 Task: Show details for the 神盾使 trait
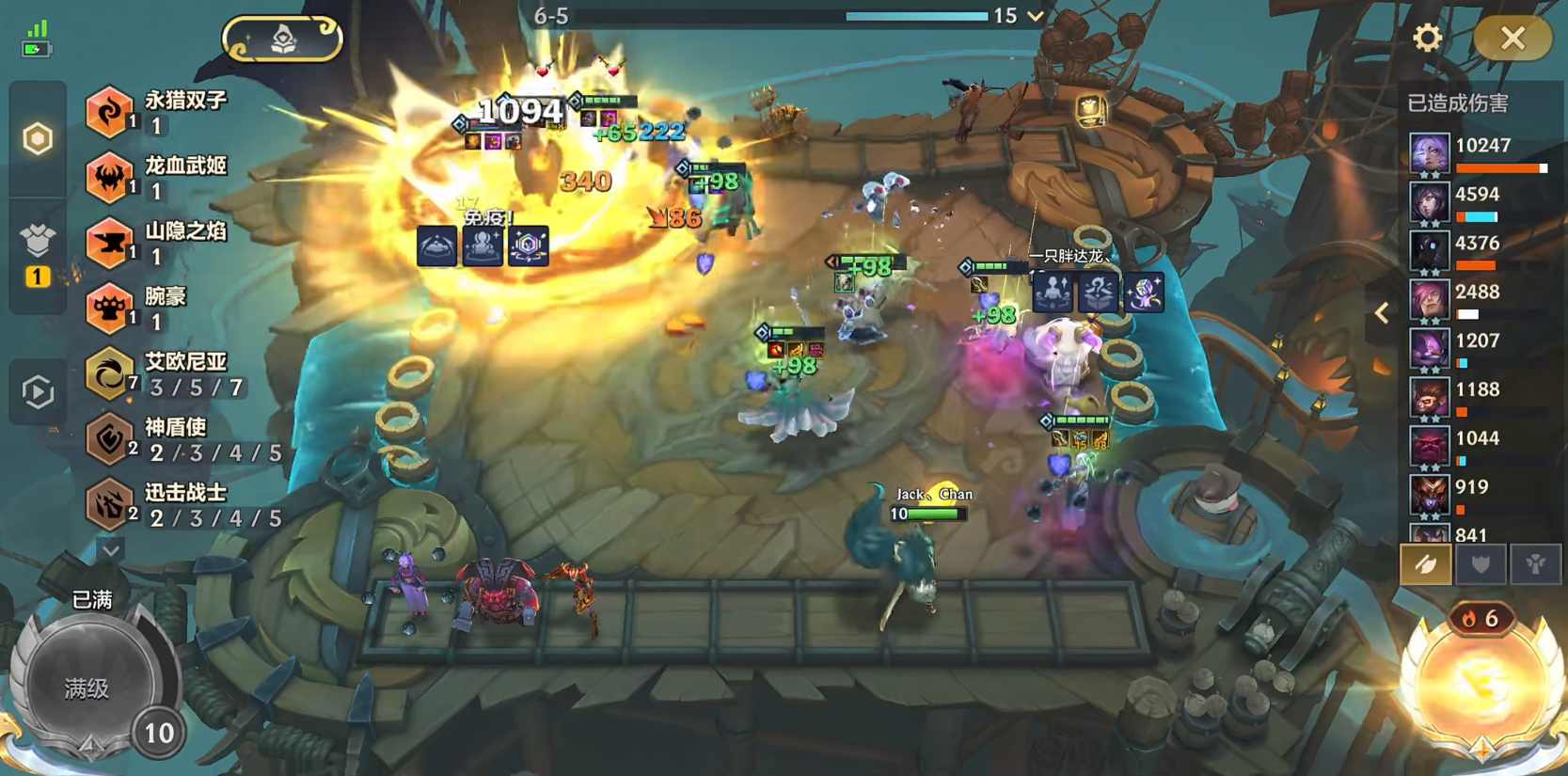(179, 439)
